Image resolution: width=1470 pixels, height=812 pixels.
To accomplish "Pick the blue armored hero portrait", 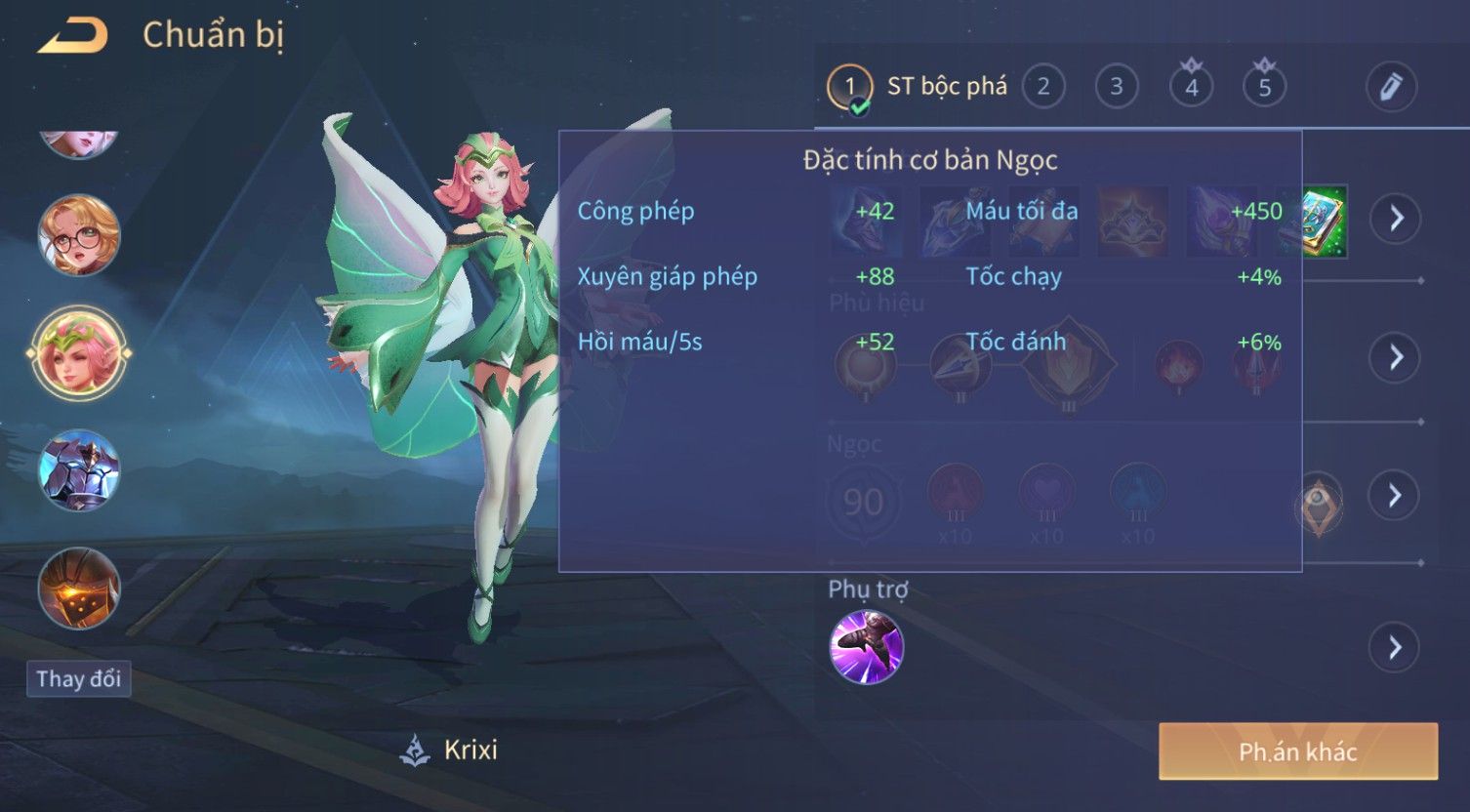I will (79, 470).
